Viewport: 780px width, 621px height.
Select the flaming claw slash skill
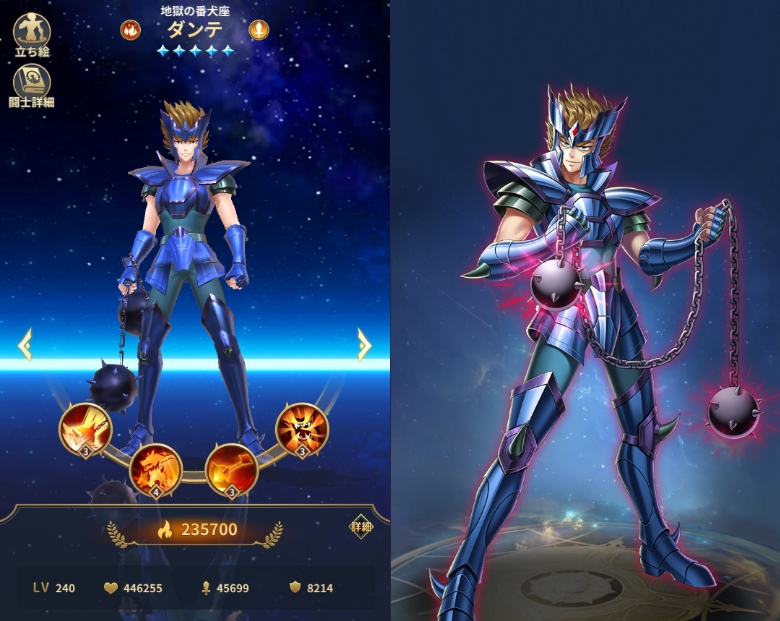click(85, 428)
